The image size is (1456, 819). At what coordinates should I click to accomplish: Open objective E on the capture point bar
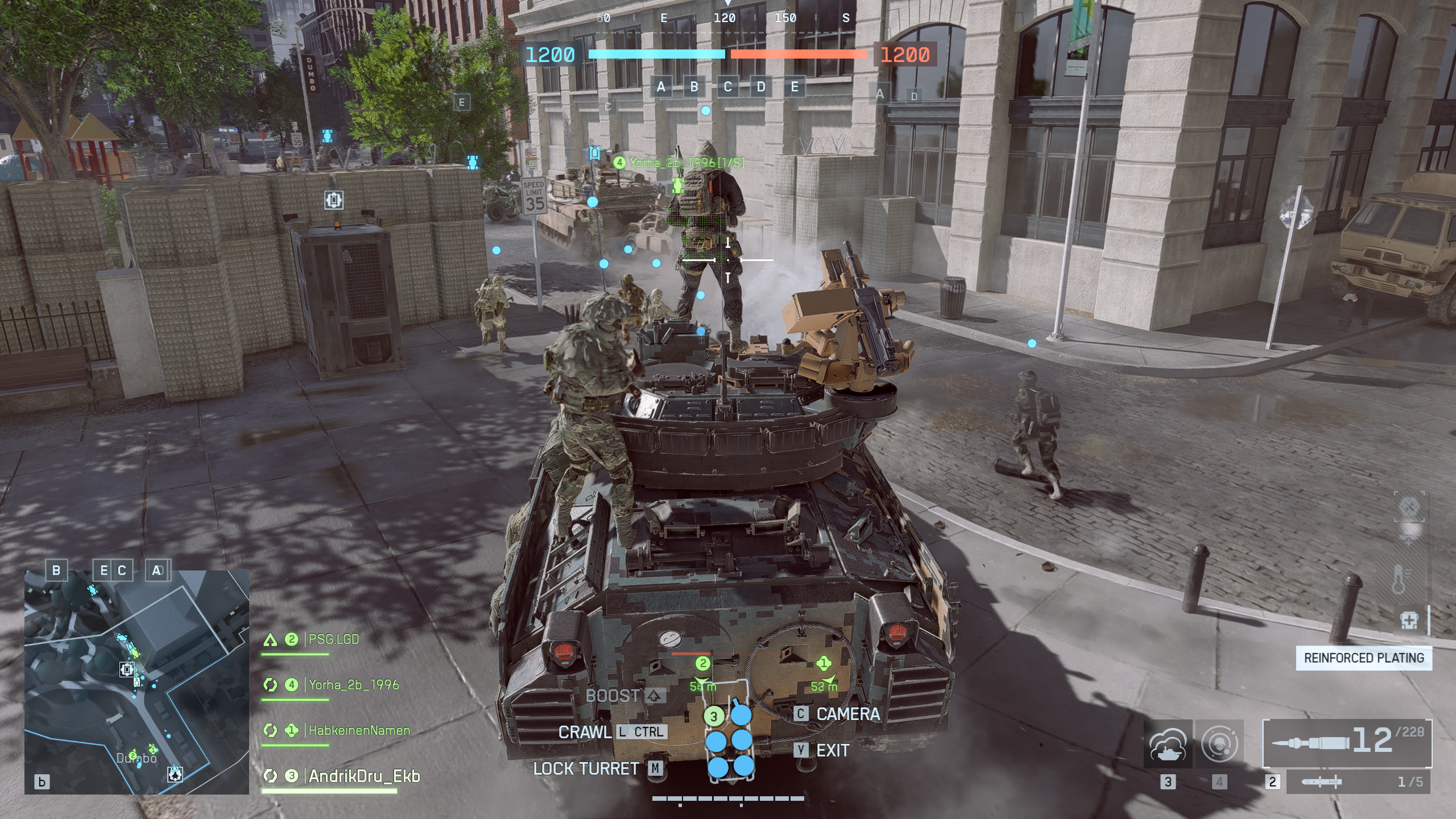[x=794, y=88]
